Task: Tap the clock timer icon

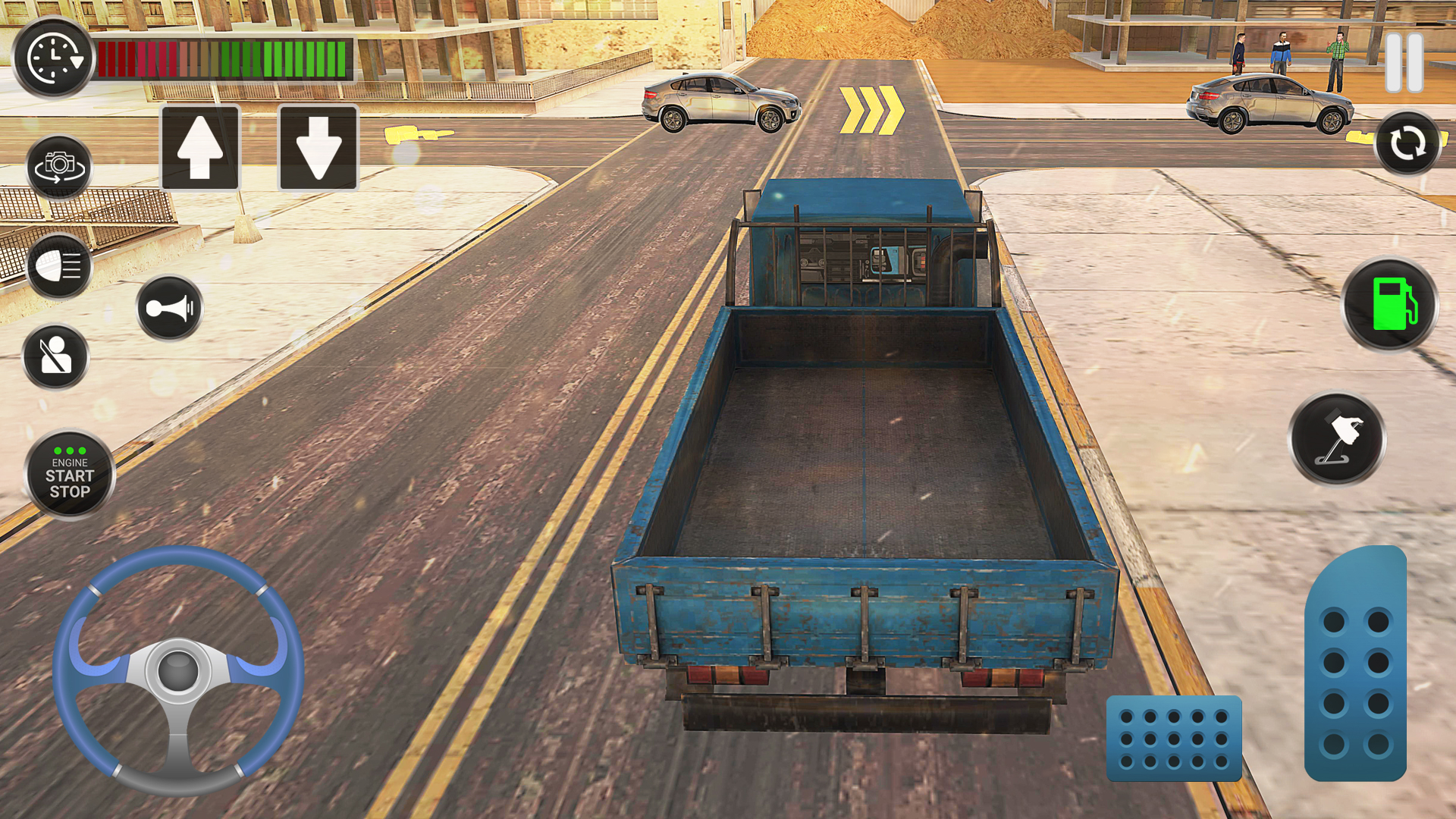Action: tap(53, 58)
